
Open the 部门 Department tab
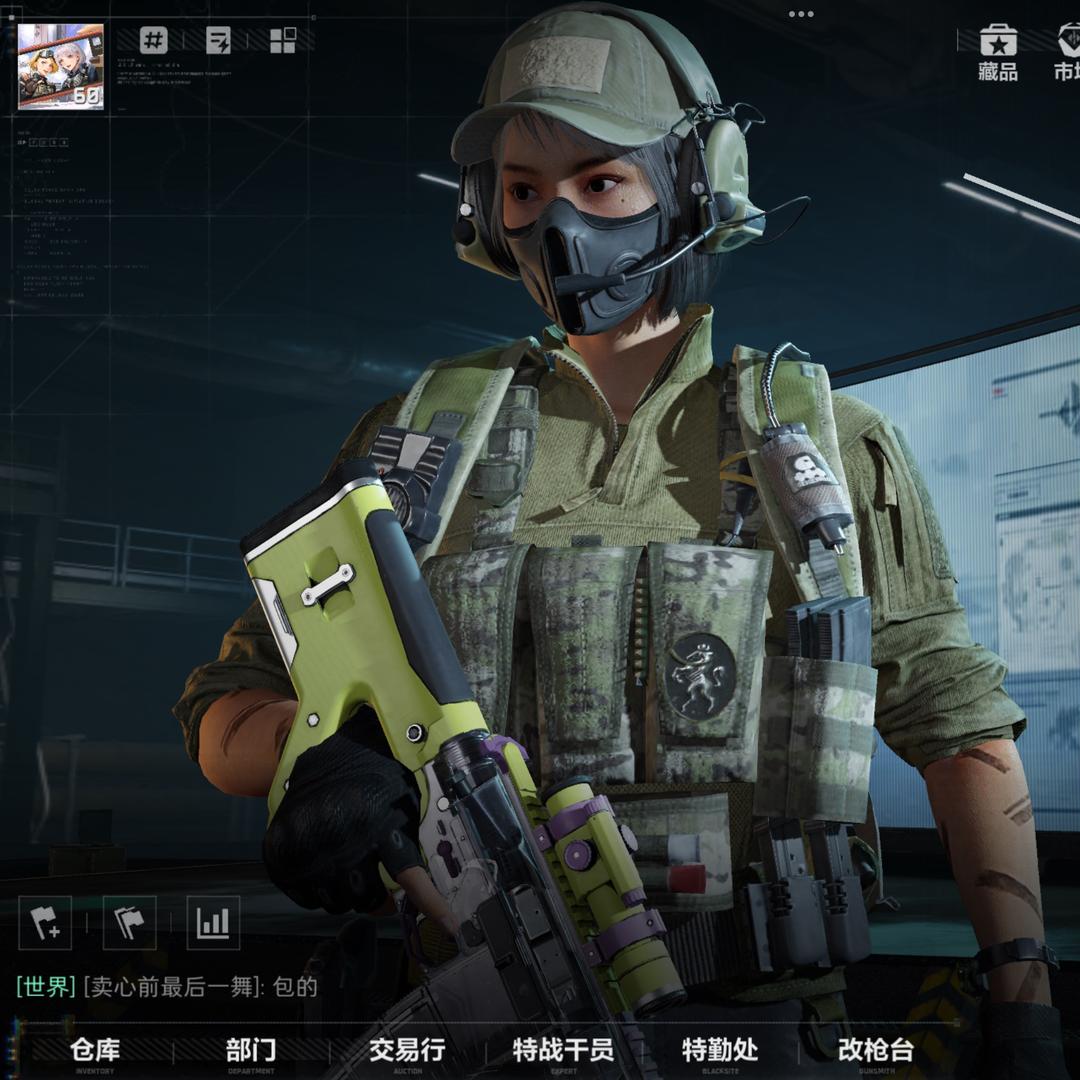click(251, 1051)
